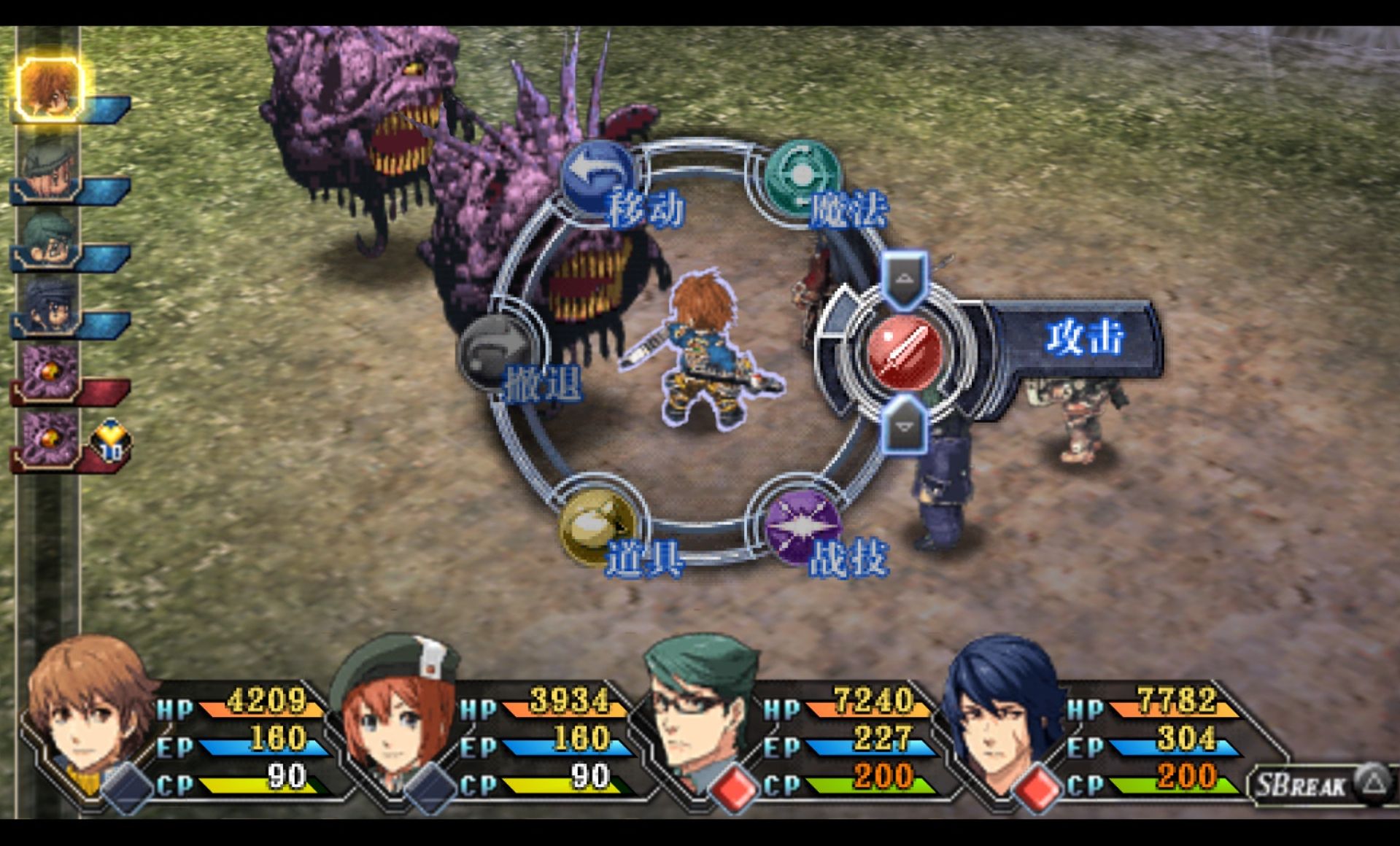Click the up arrow above the attack orb
This screenshot has width=1400, height=846.
[x=904, y=279]
